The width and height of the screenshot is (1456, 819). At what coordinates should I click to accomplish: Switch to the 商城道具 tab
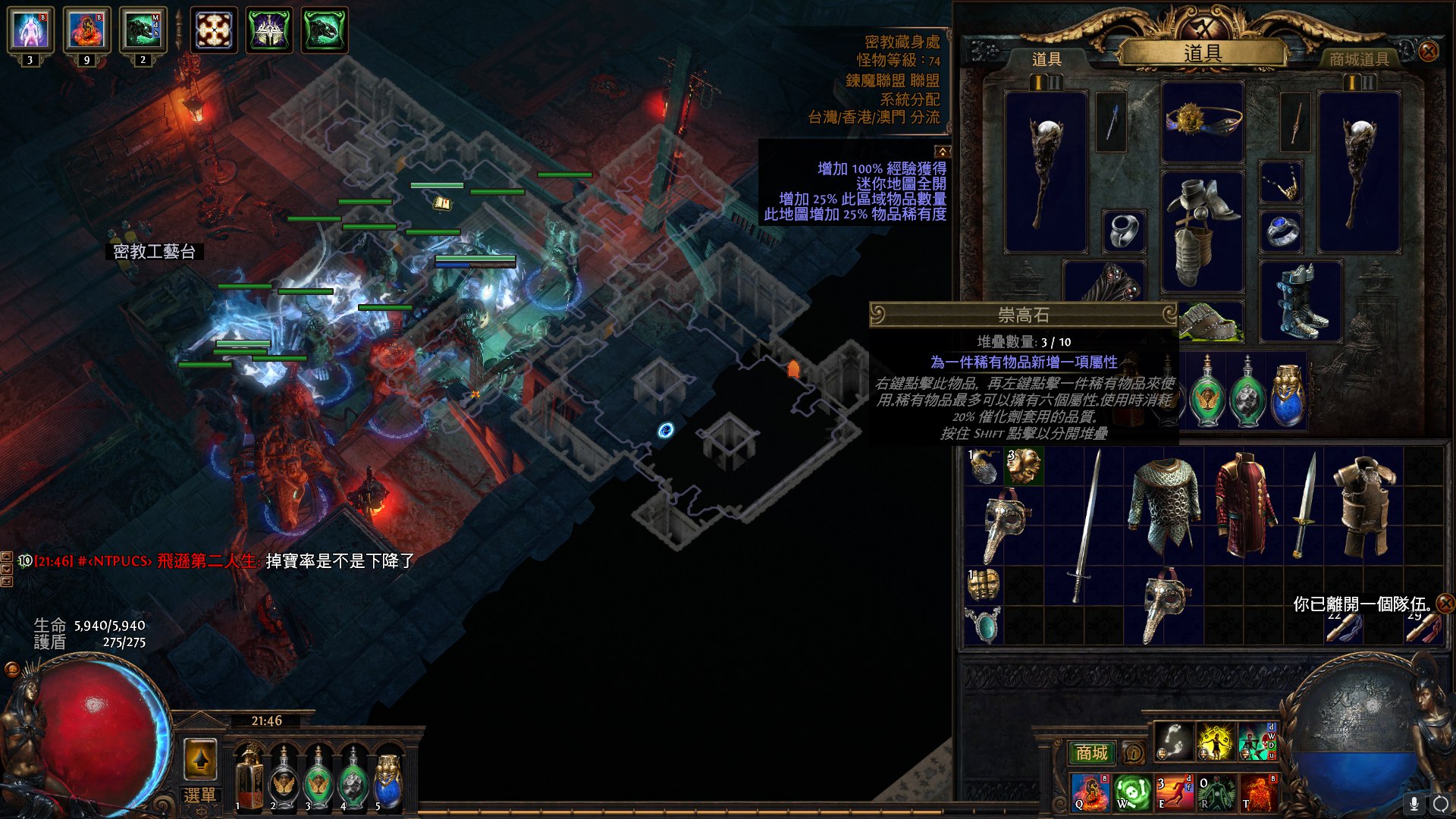coord(1359,59)
